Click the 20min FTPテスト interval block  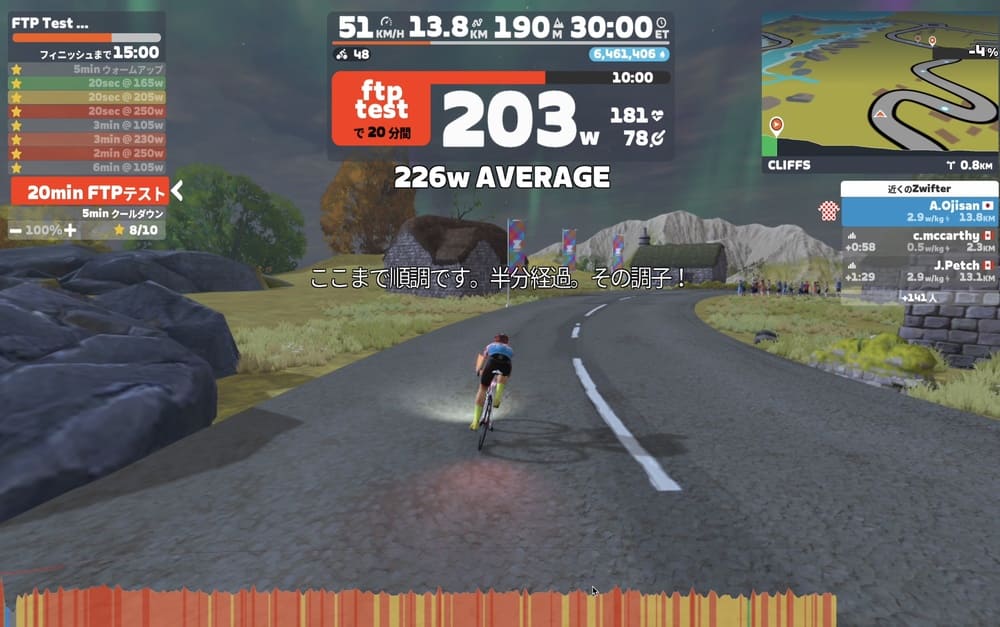88,192
